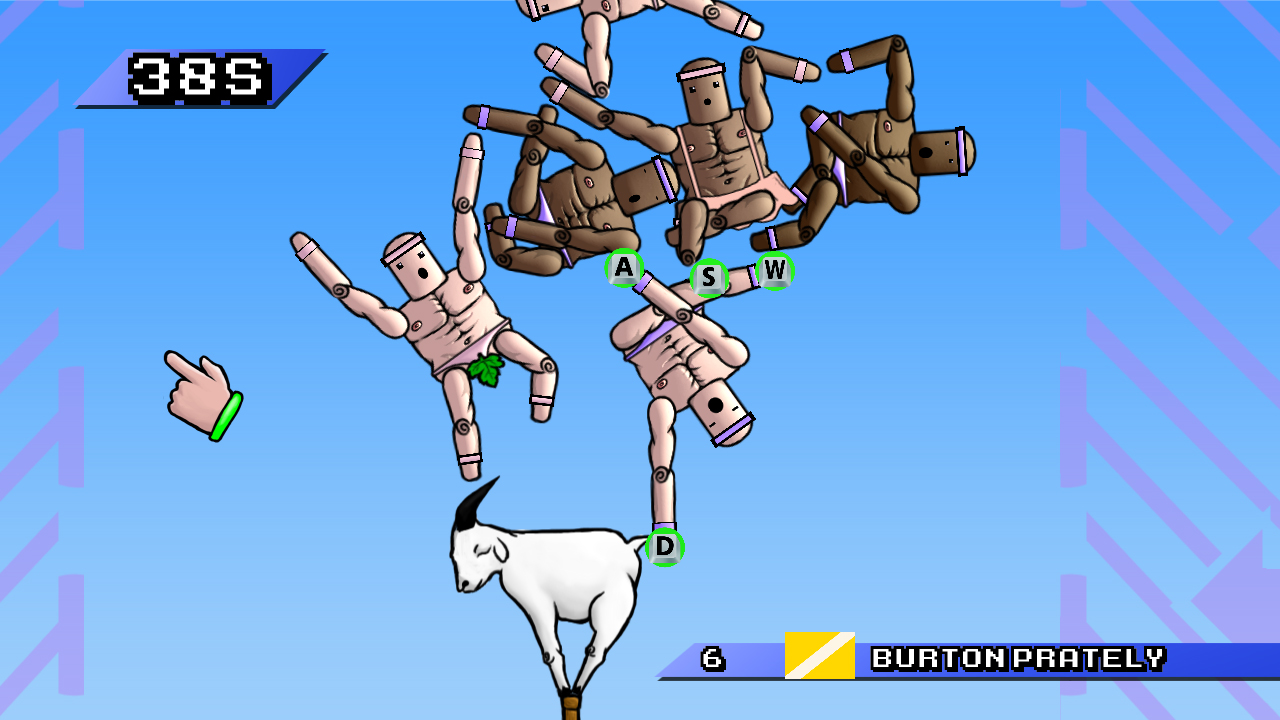Toggle the A hand-grip indicator
Viewport: 1280px width, 720px height.
point(623,267)
